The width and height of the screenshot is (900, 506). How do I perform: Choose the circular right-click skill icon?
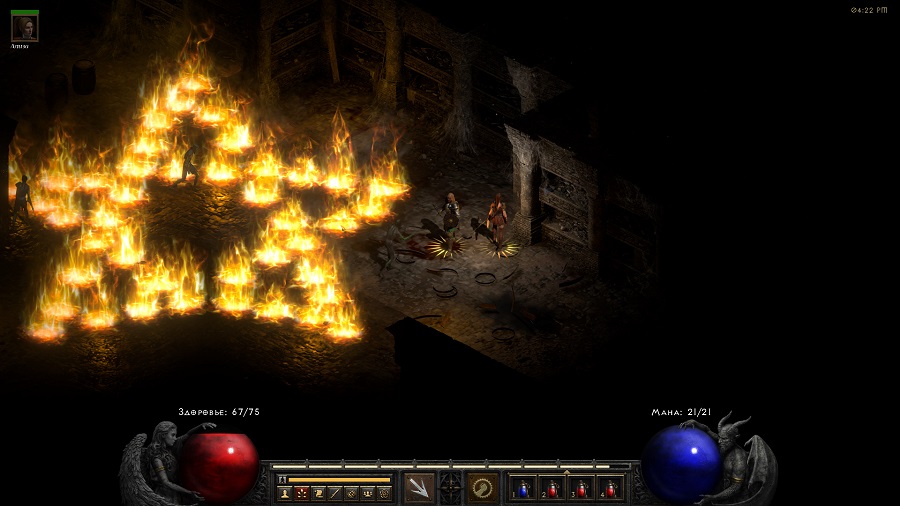483,488
